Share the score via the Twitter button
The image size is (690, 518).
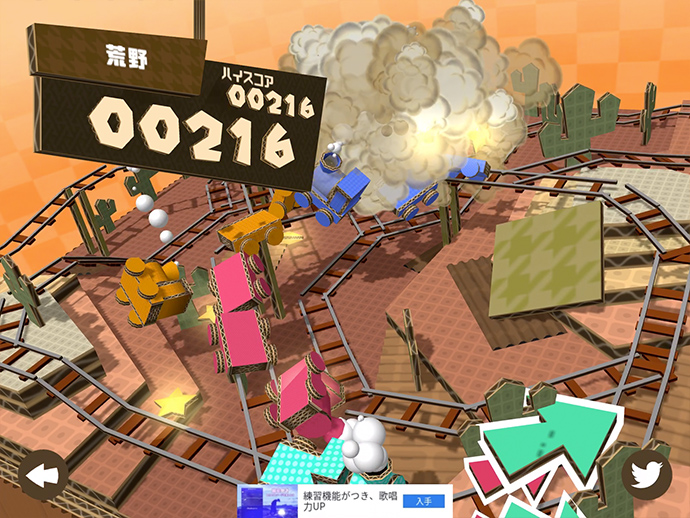pyautogui.click(x=646, y=474)
